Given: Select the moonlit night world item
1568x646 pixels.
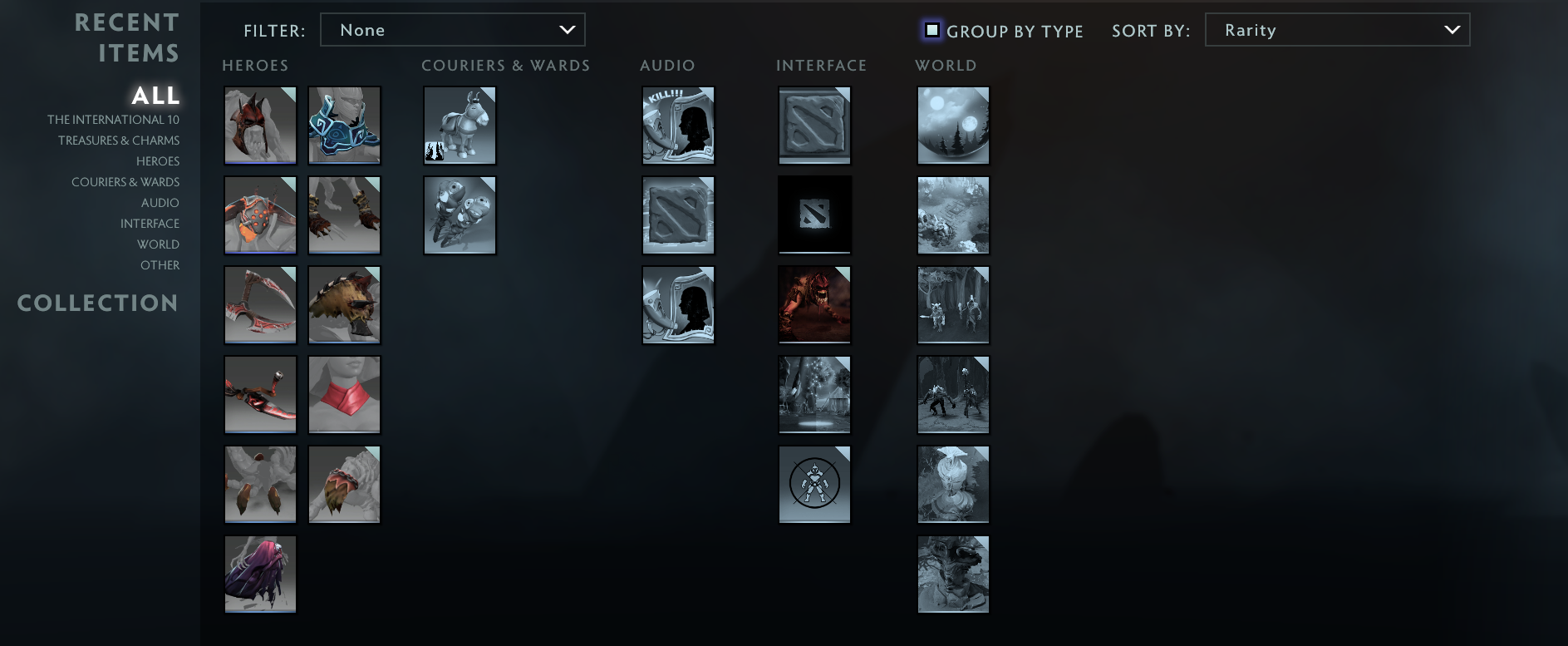Looking at the screenshot, I should [x=952, y=125].
